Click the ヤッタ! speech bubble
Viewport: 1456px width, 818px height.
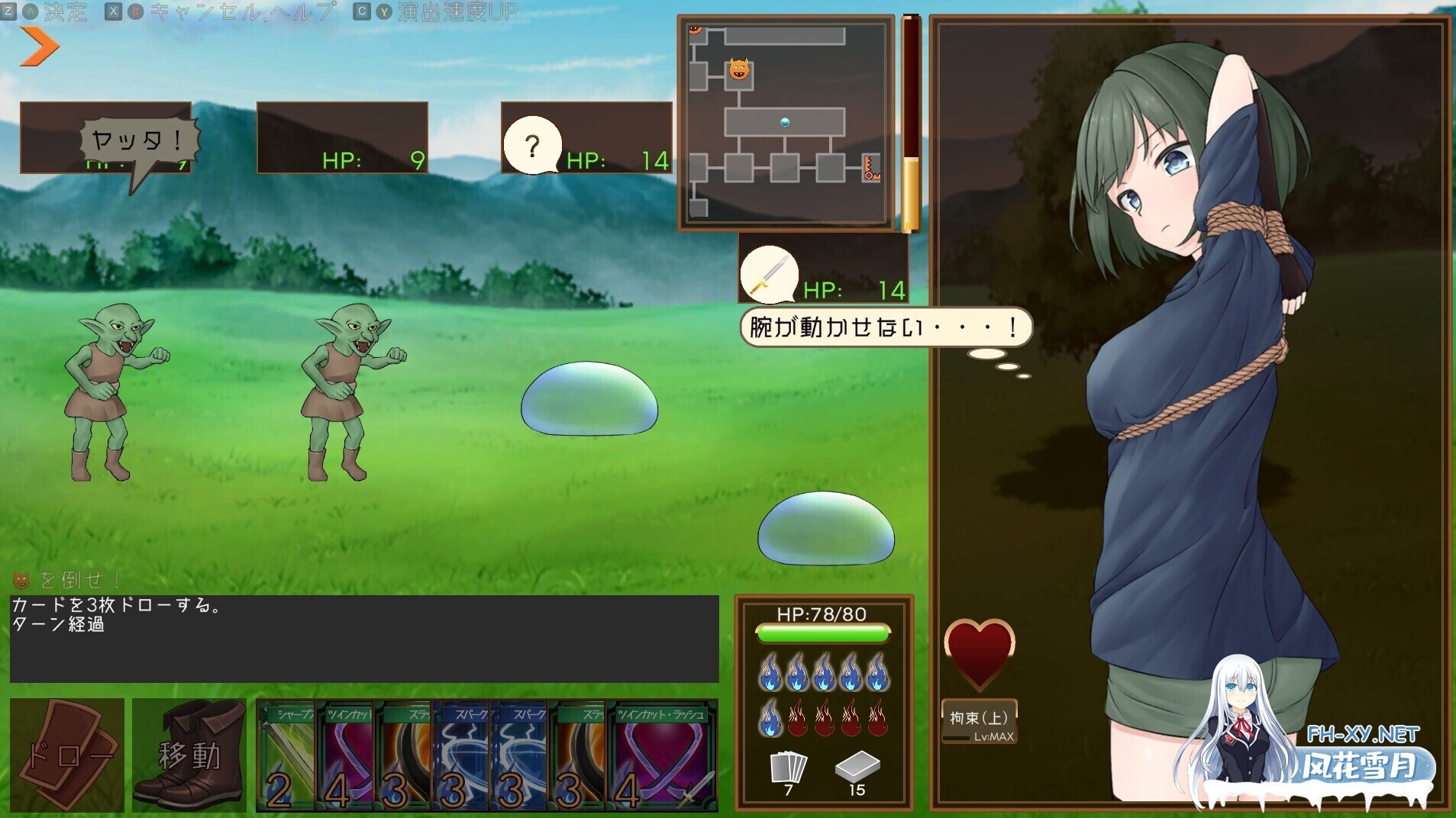pyautogui.click(x=137, y=137)
